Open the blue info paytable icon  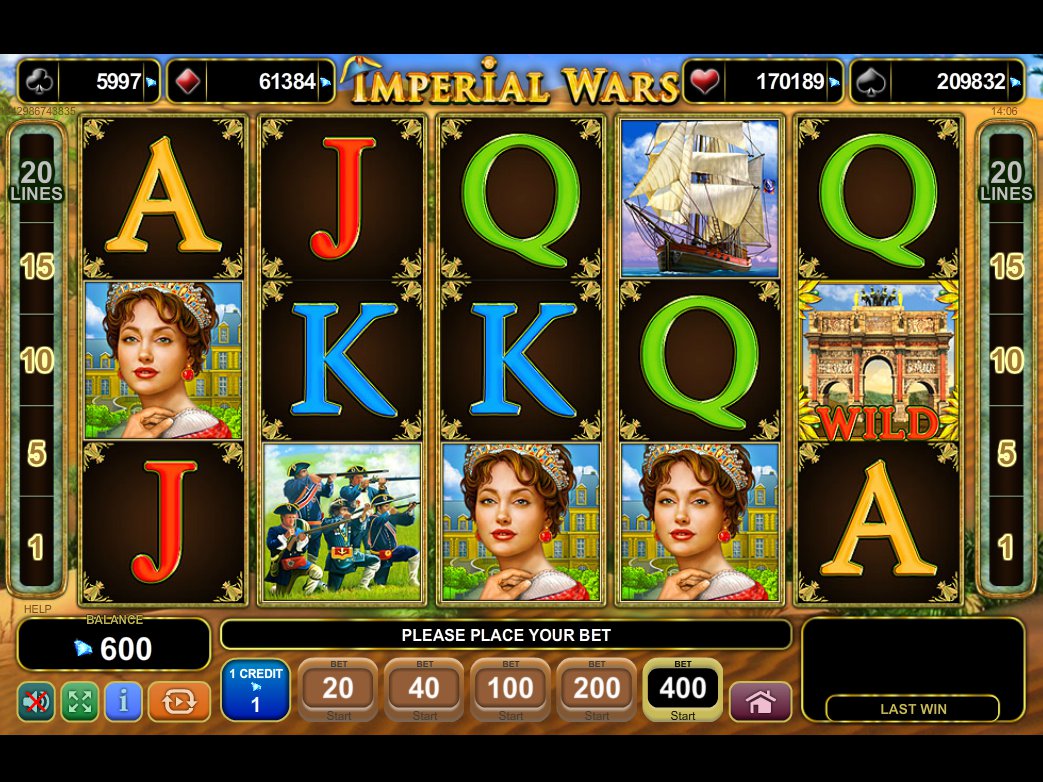click(x=123, y=702)
